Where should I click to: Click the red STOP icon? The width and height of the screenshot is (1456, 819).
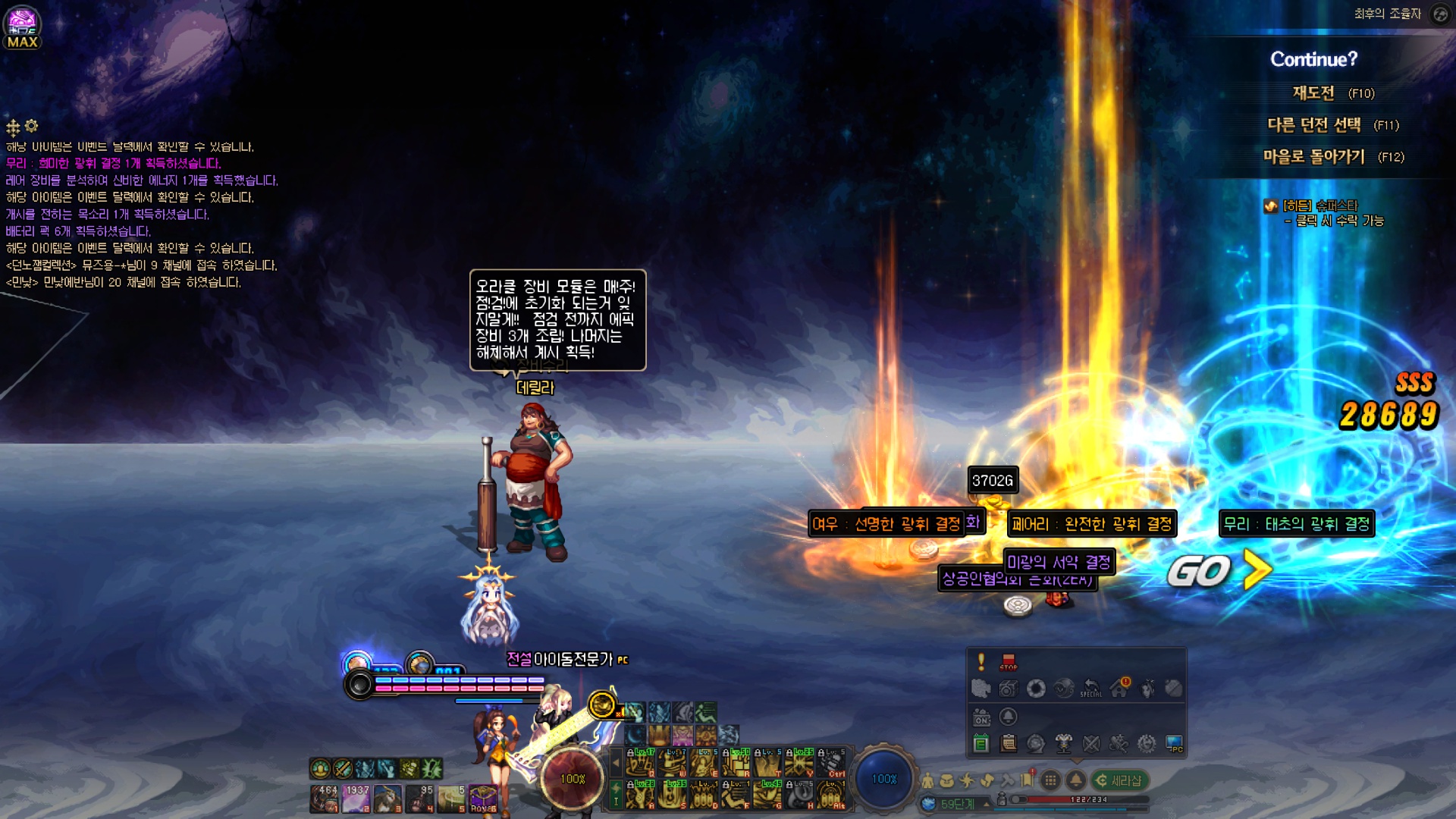(1008, 661)
